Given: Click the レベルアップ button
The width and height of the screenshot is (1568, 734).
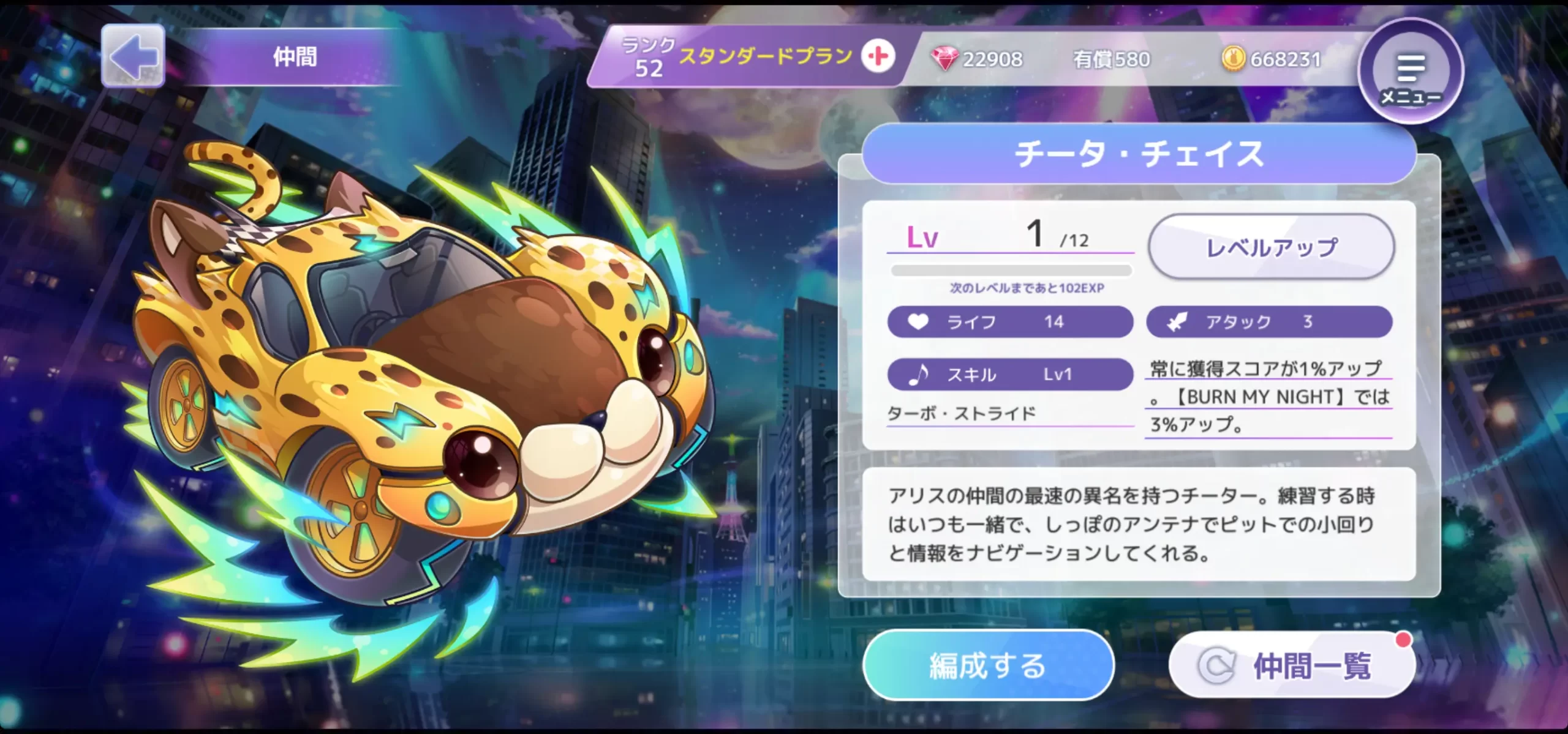Looking at the screenshot, I should (1272, 247).
